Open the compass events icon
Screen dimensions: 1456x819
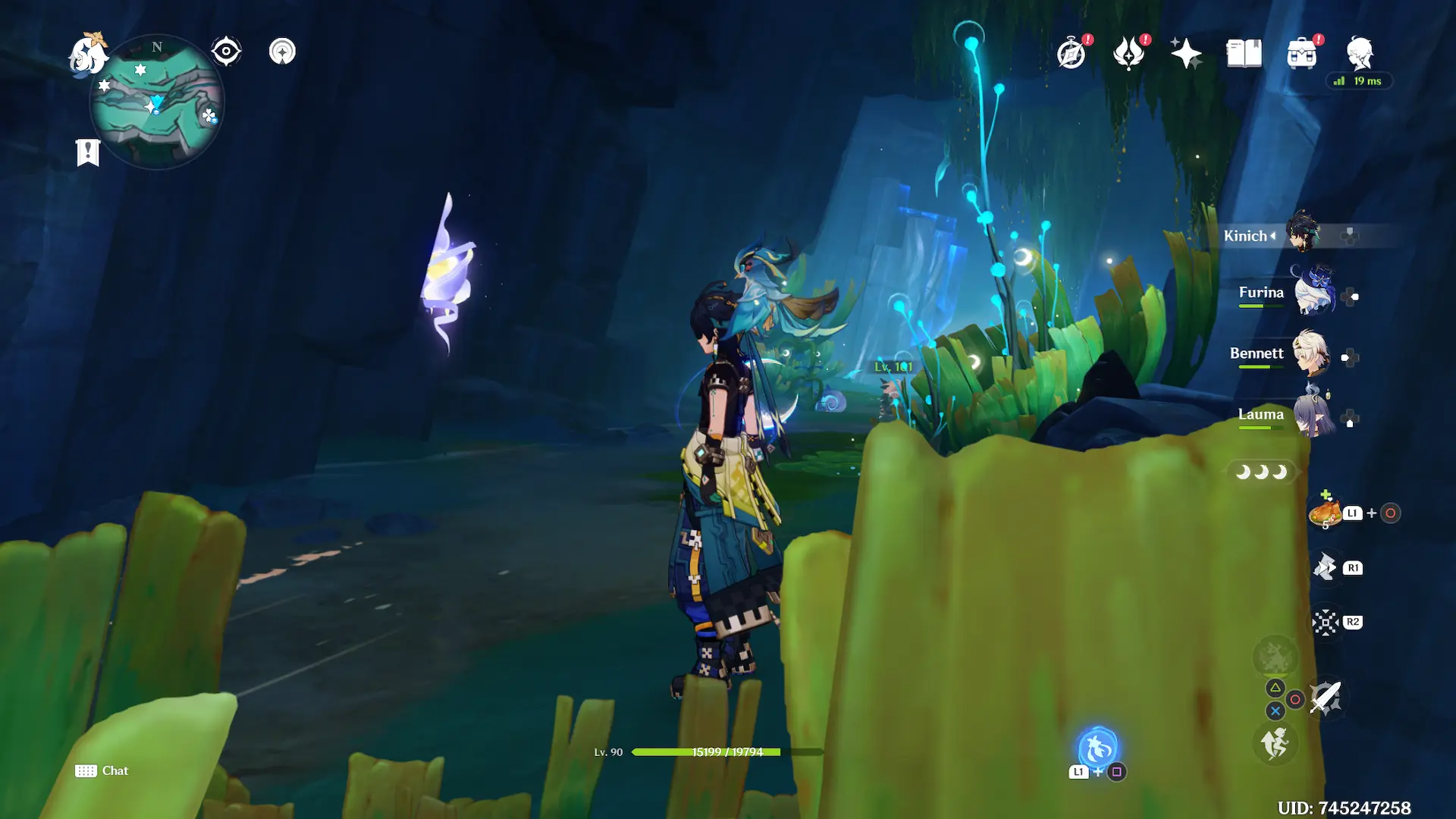[1072, 54]
